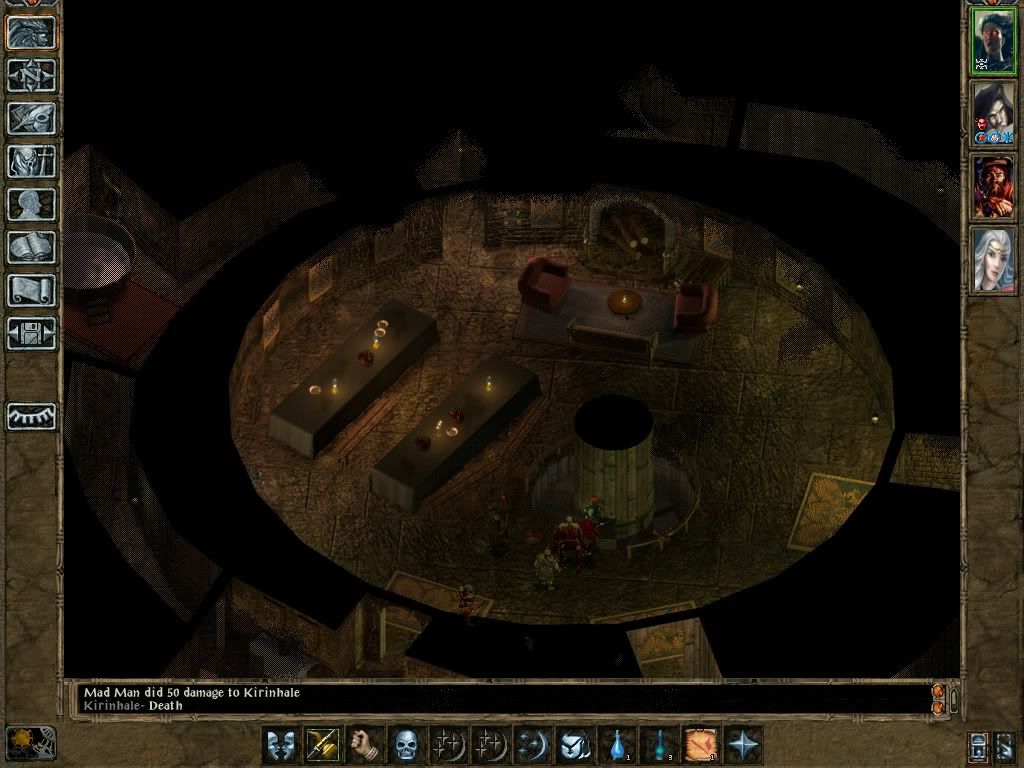Use the fist attack icon
The height and width of the screenshot is (768, 1024).
click(x=364, y=745)
